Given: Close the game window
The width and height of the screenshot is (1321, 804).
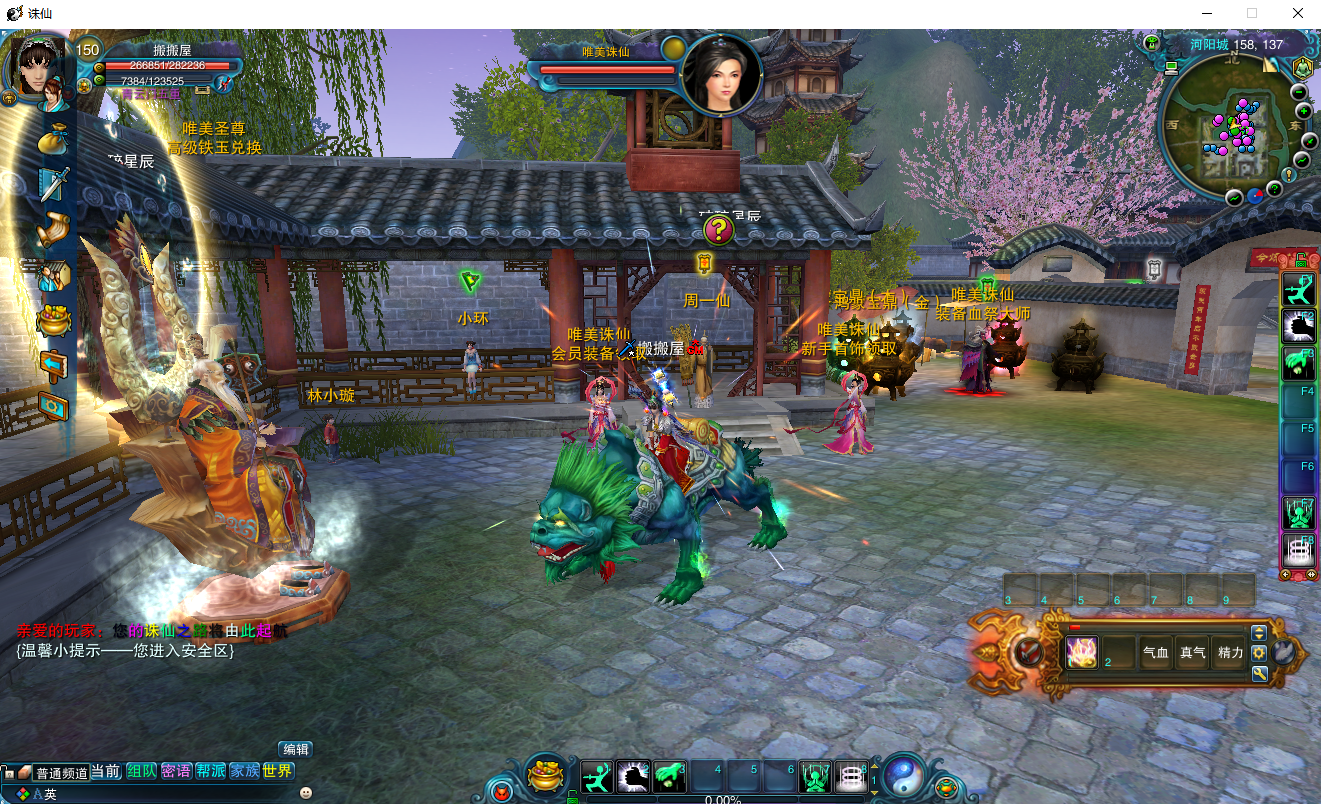Looking at the screenshot, I should (1297, 14).
